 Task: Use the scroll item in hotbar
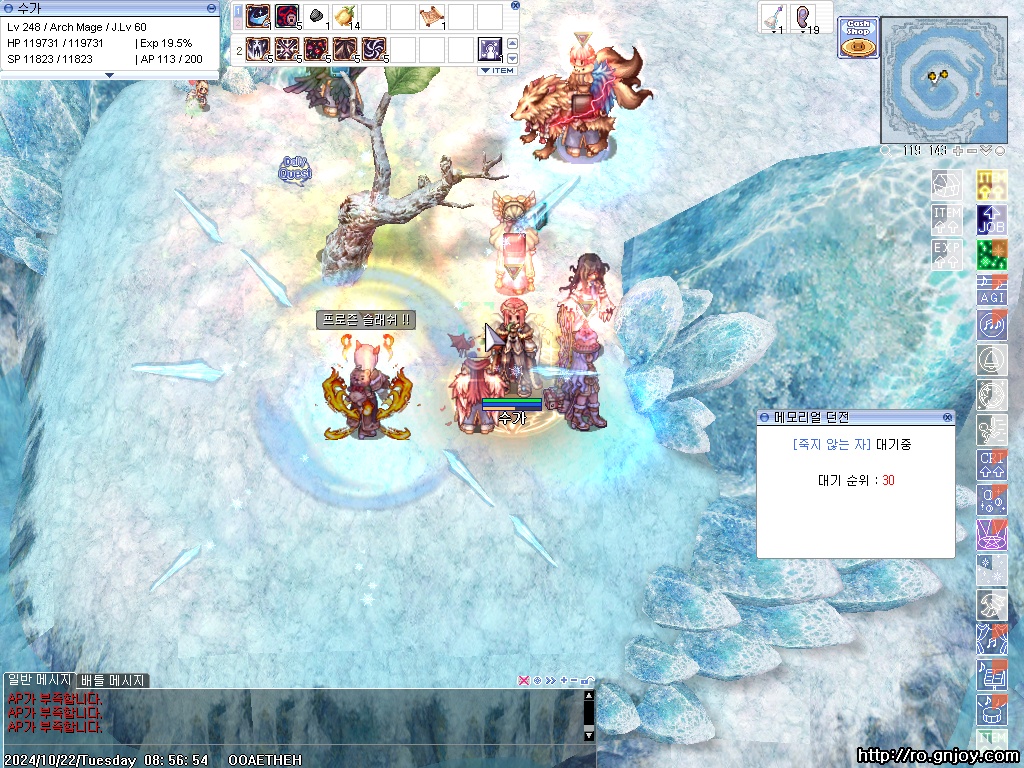pos(432,16)
